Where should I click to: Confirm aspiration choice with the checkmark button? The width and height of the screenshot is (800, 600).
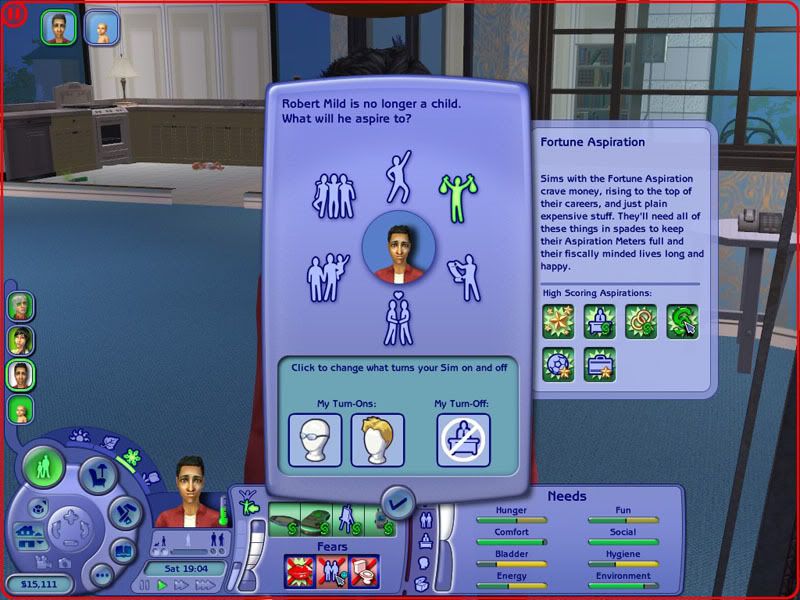(x=399, y=502)
